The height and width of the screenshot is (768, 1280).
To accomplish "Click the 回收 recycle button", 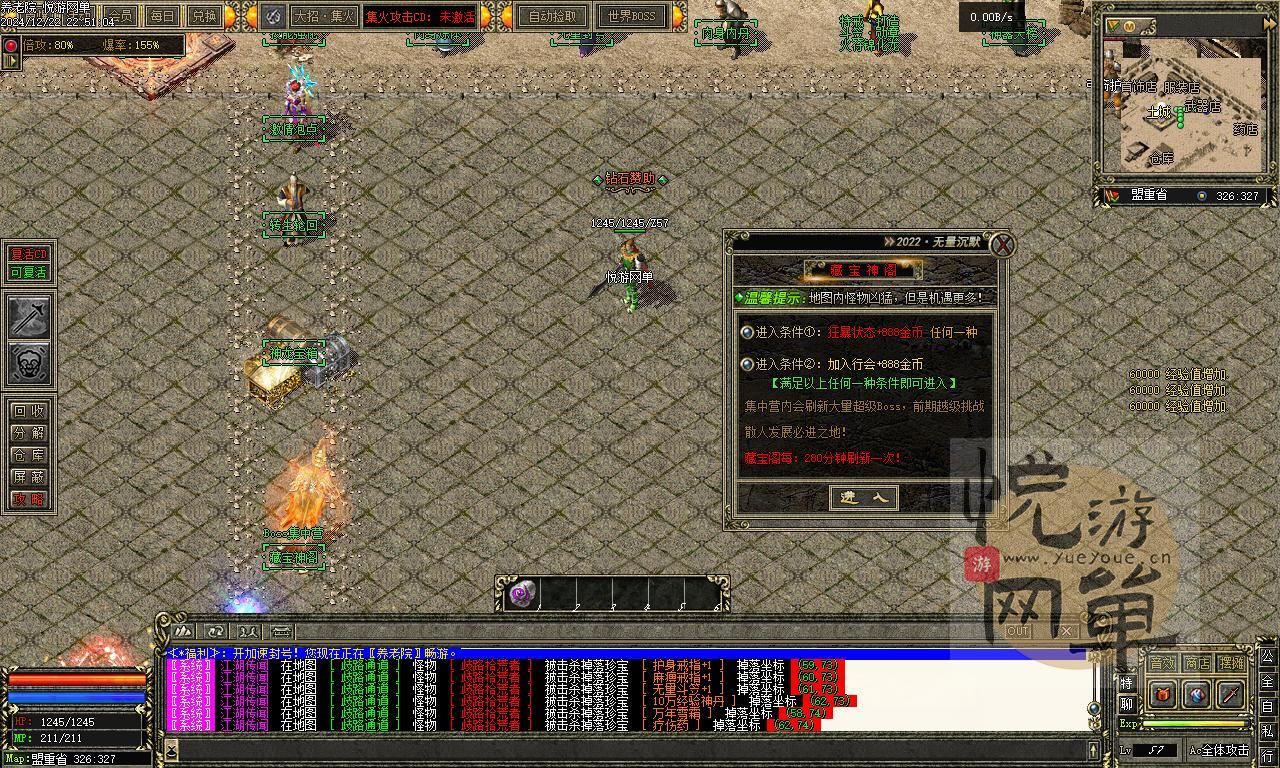I will (x=28, y=411).
